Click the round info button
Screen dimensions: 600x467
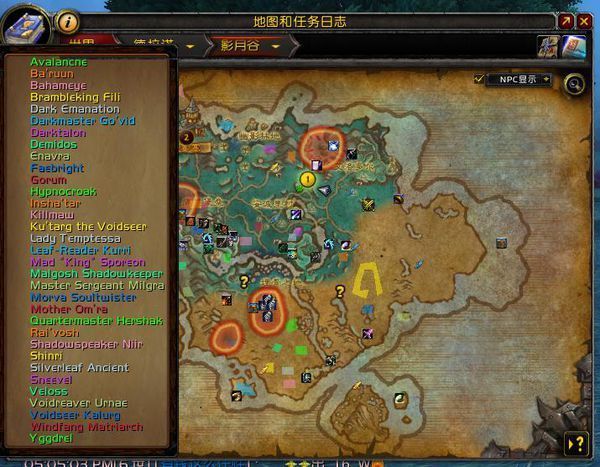click(x=67, y=20)
